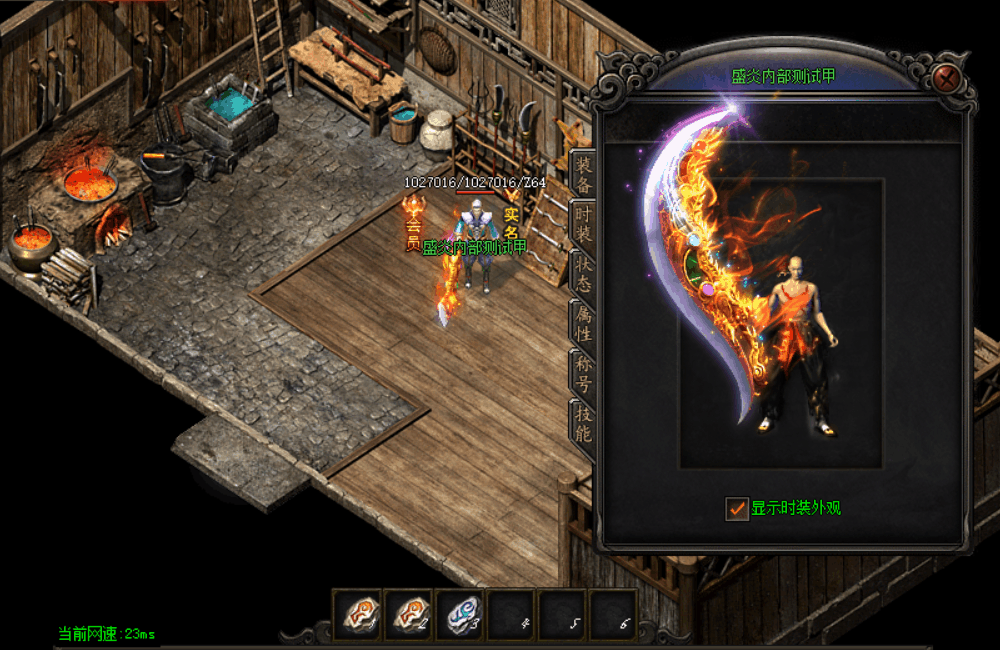Select the 状态 status tab

pos(583,273)
